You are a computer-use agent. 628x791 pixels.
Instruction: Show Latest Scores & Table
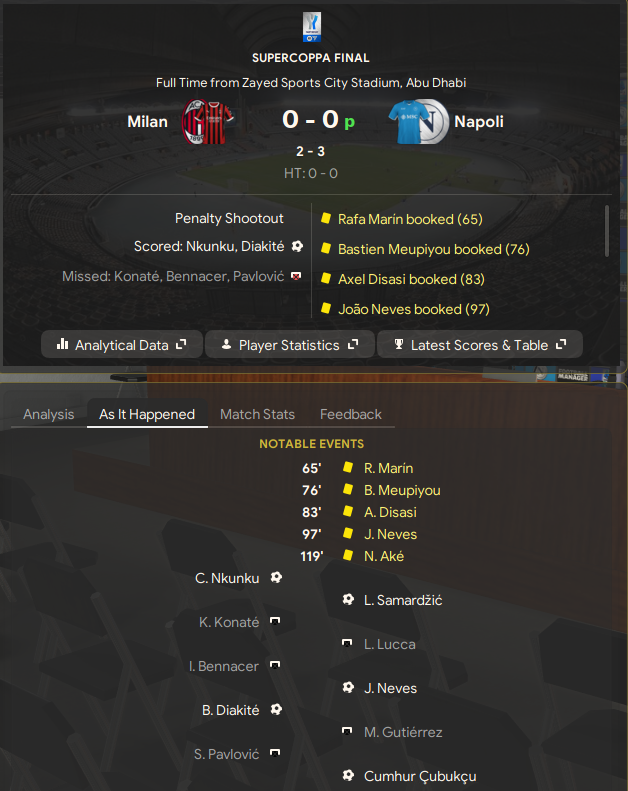(x=480, y=345)
